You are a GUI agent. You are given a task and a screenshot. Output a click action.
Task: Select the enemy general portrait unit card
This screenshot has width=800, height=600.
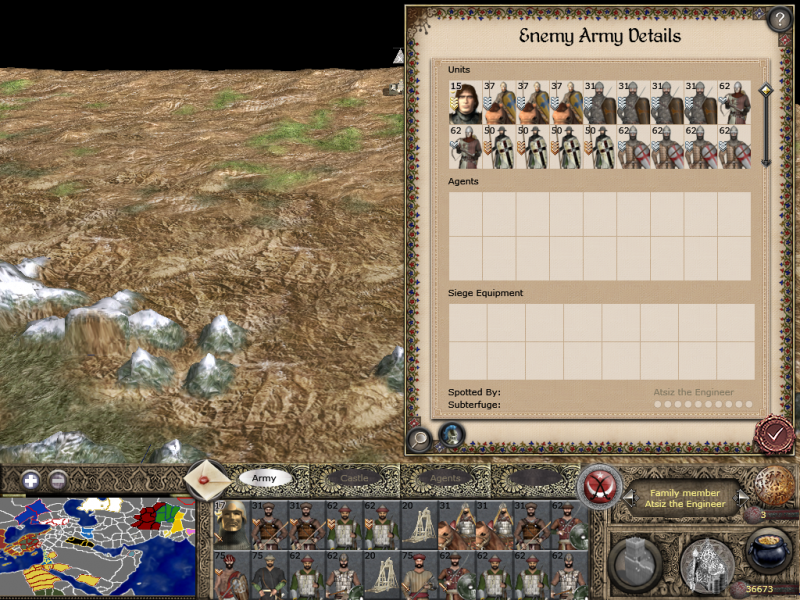(465, 102)
